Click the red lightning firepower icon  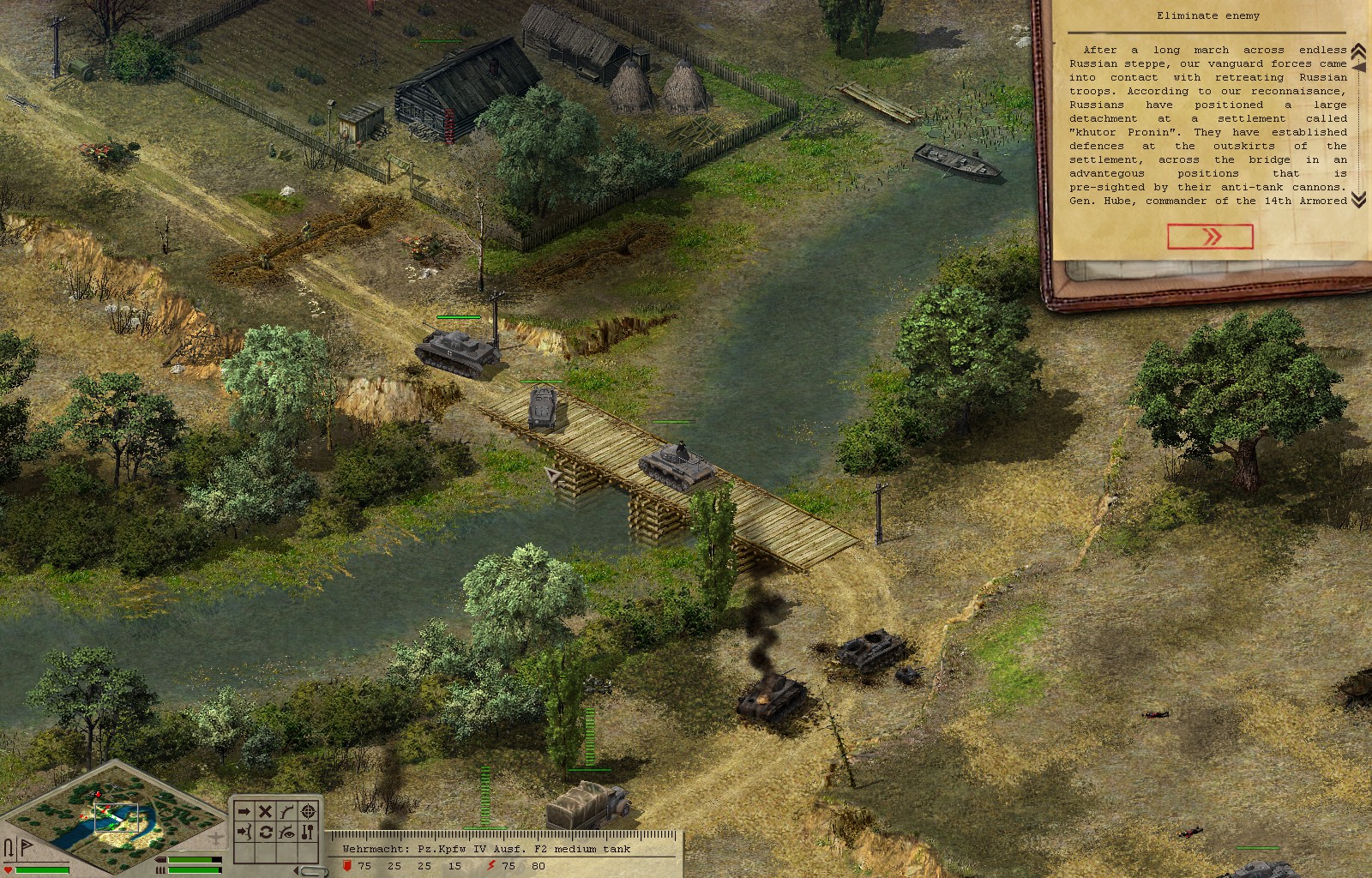(490, 866)
